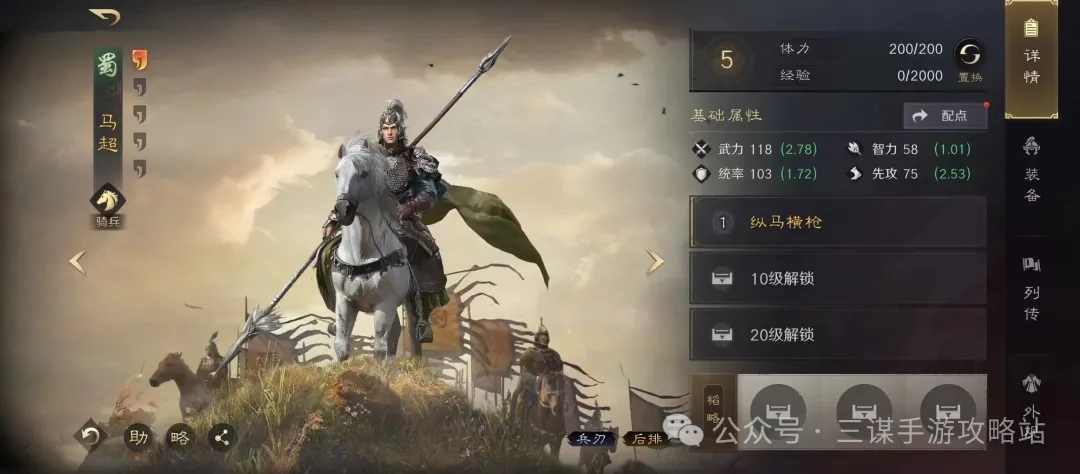This screenshot has height=474, width=1080.
Task: Tap the locked 20级解锁 skill slot
Action: pos(838,334)
